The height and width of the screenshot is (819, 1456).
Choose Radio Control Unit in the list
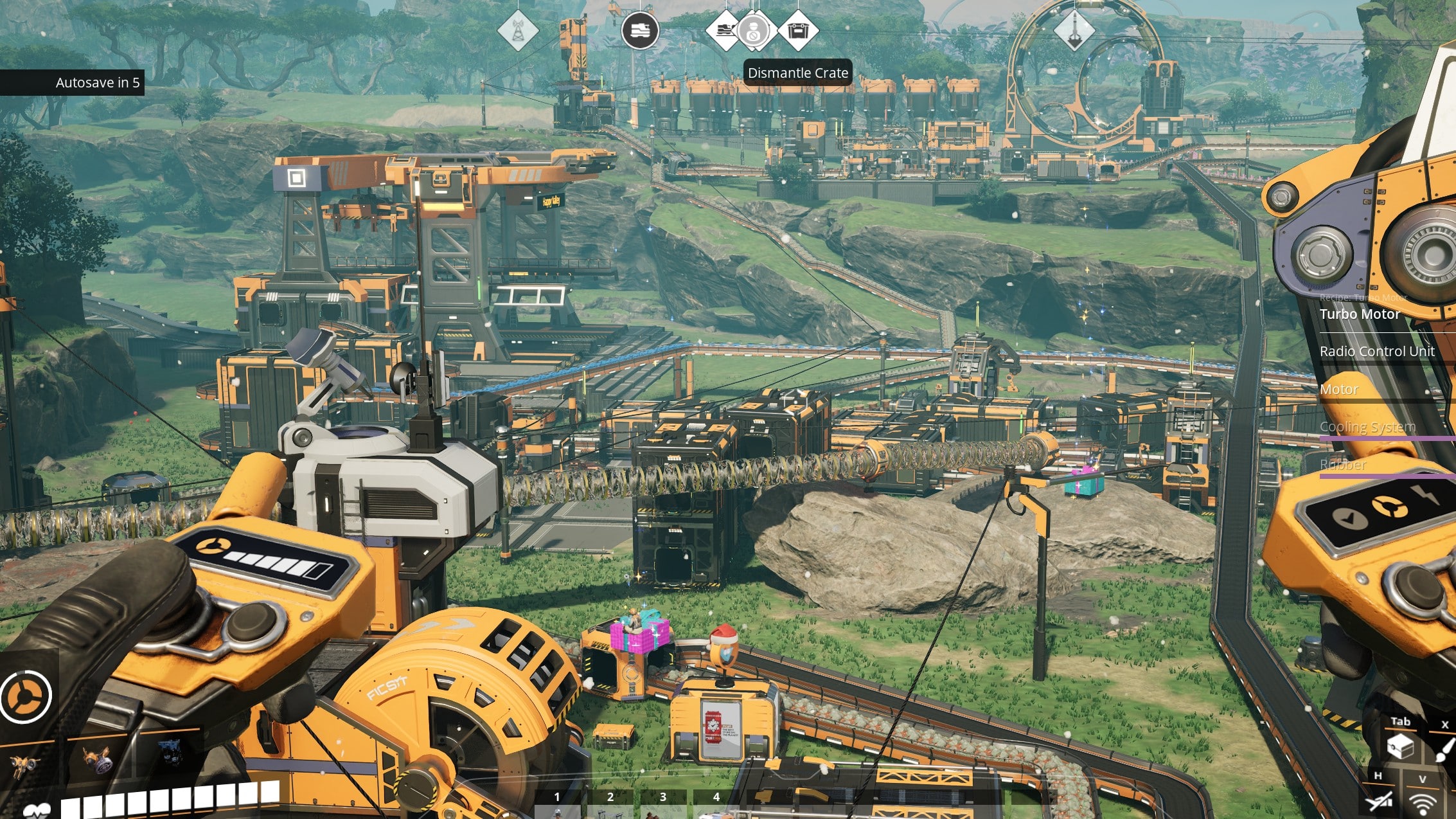click(x=1376, y=351)
